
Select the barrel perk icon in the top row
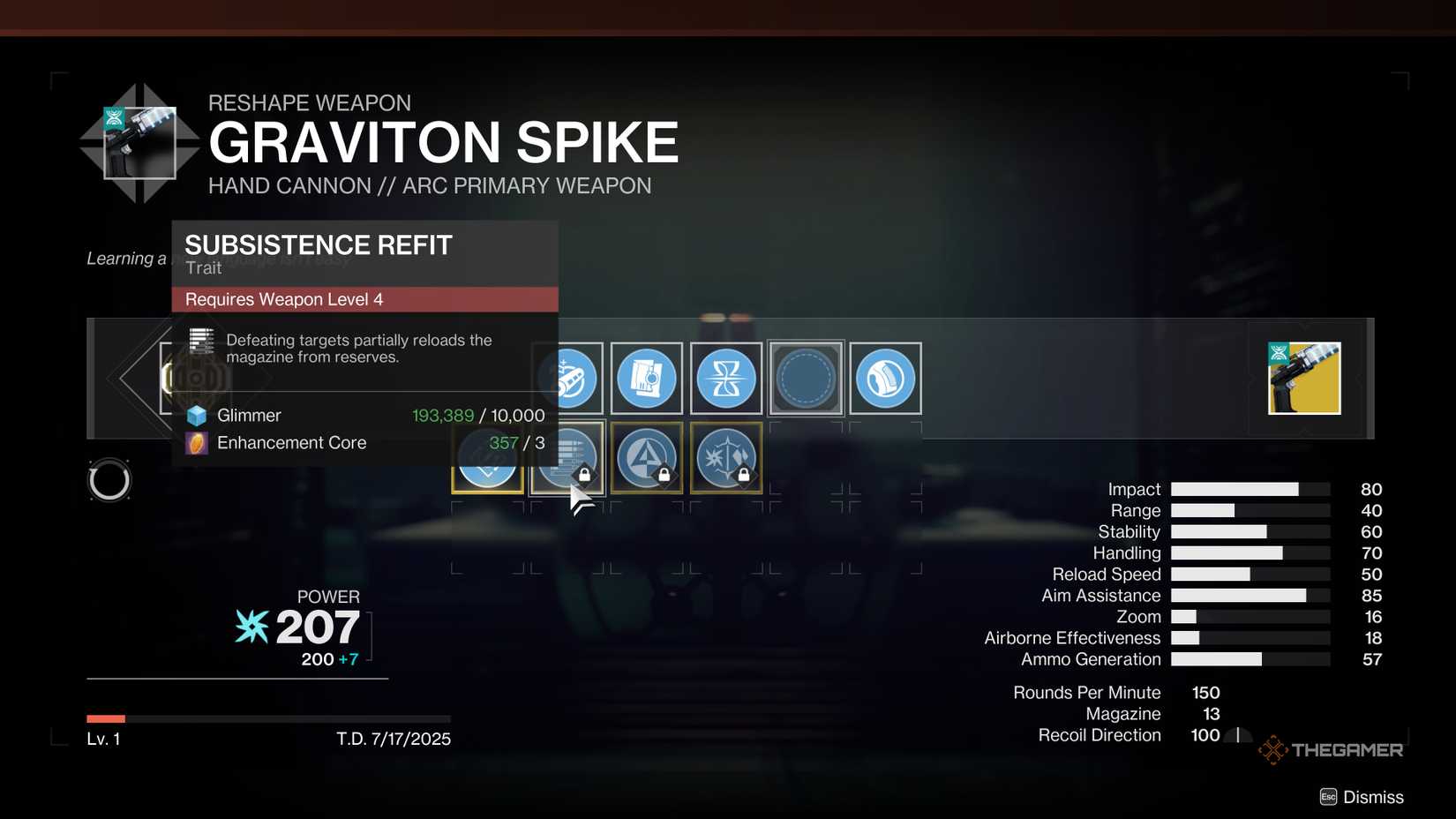567,378
